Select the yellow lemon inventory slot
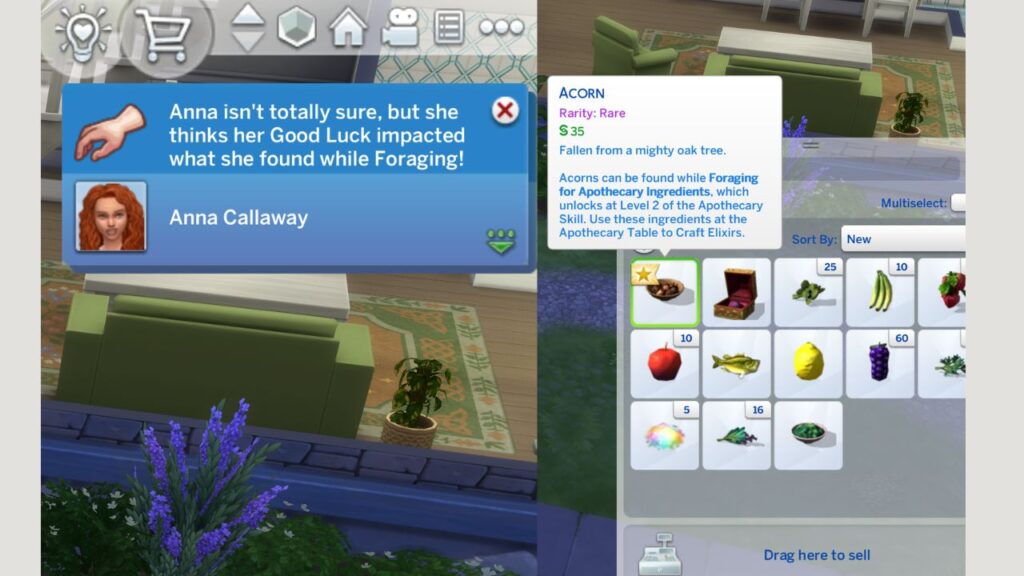Screen dimensions: 1024x576 [x=808, y=363]
